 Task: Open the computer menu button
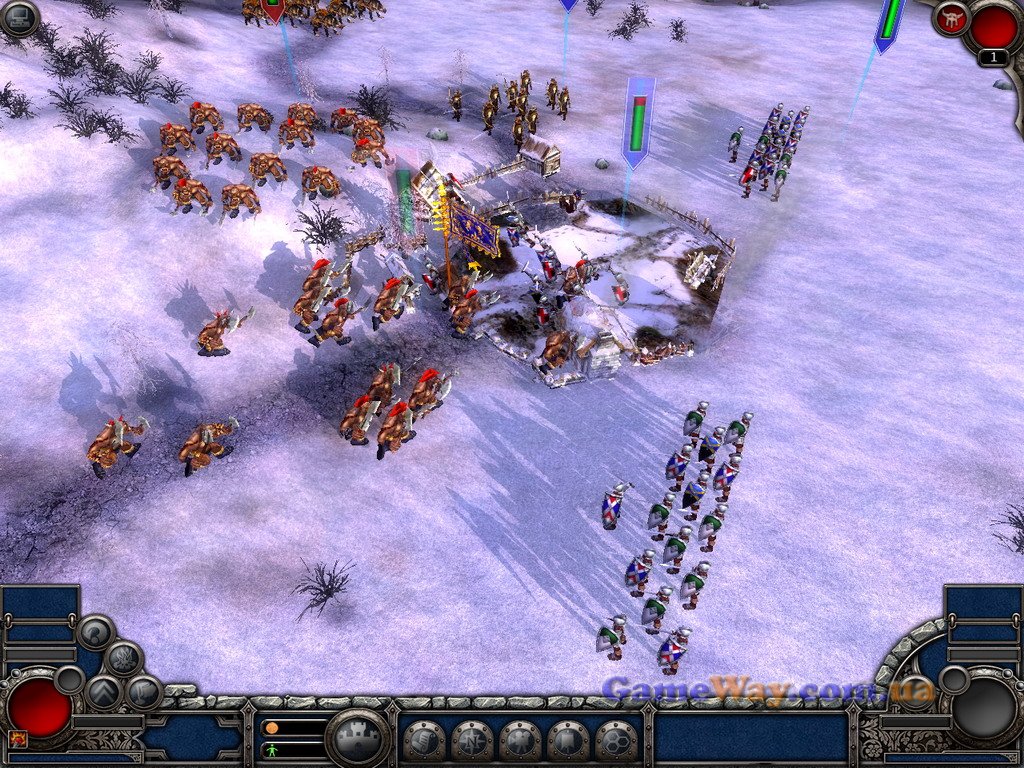pyautogui.click(x=19, y=17)
